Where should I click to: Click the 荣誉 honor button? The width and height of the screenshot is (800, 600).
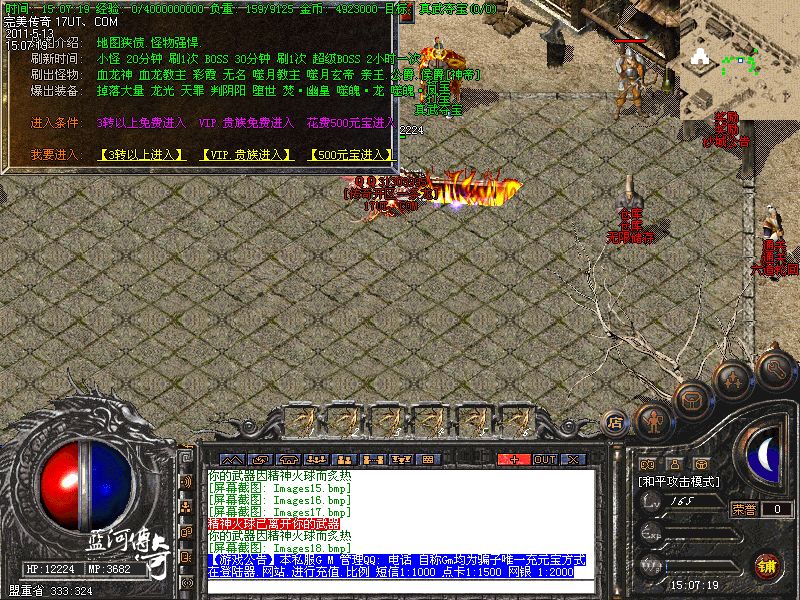(743, 509)
